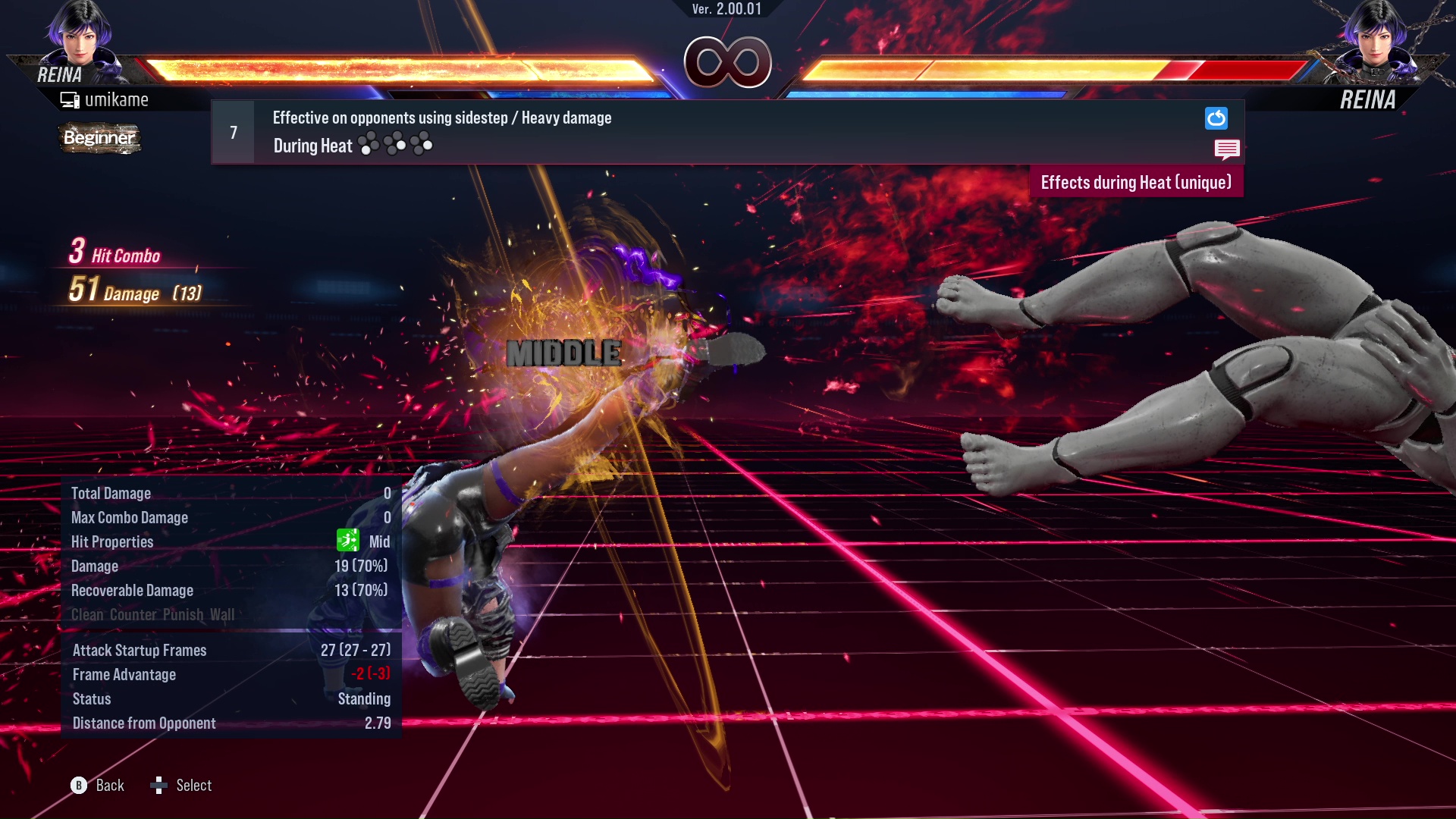Image resolution: width=1456 pixels, height=819 pixels.
Task: Select the first attack button input icon
Action: 369,145
